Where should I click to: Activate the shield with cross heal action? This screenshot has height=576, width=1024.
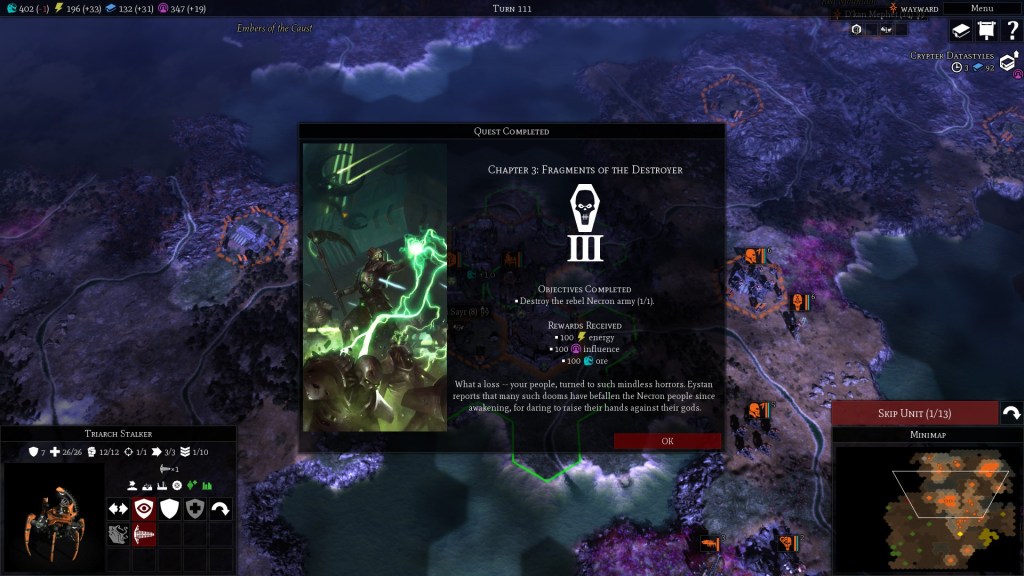click(x=195, y=509)
